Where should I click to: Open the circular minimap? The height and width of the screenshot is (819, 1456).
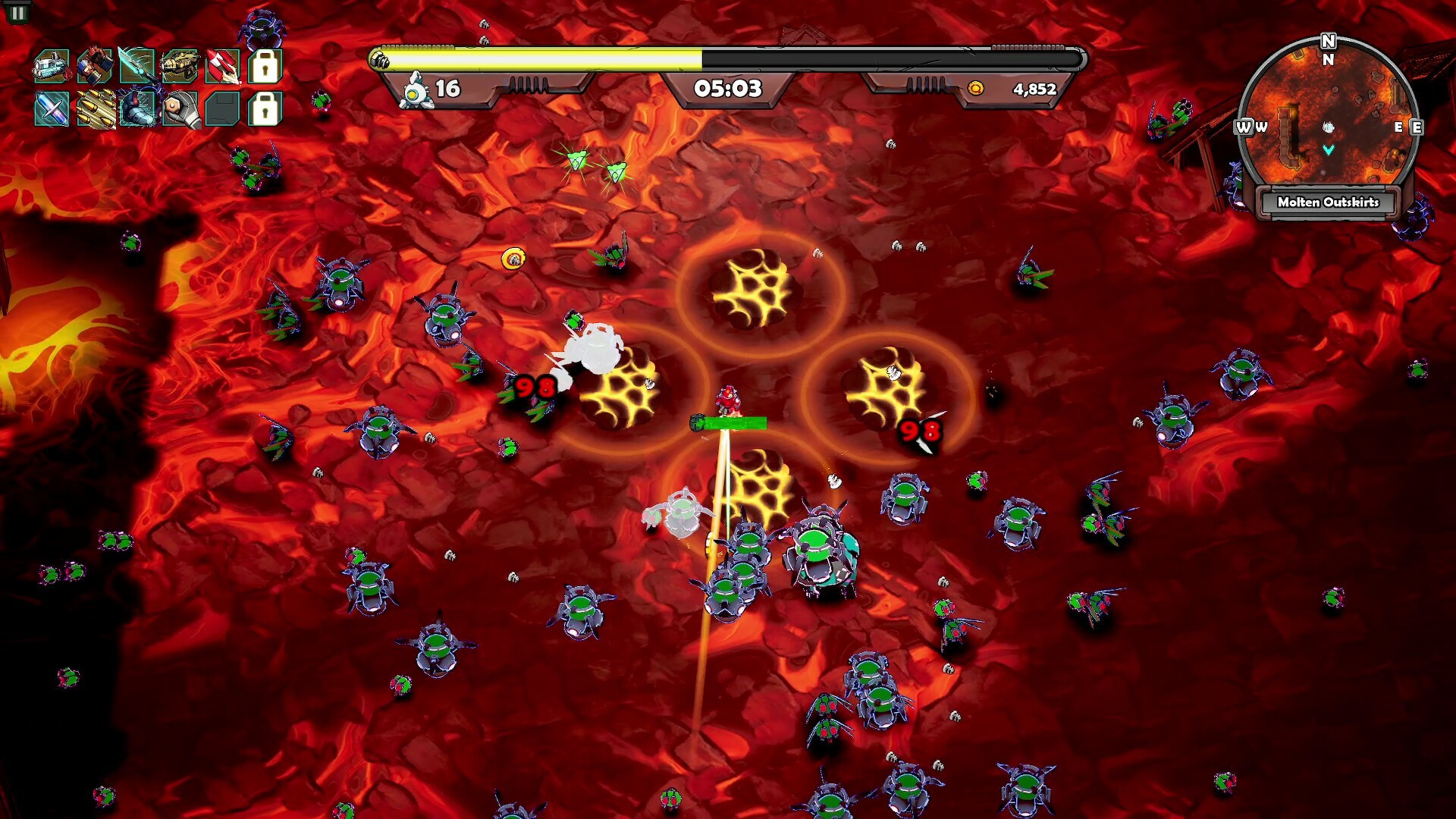click(1328, 114)
